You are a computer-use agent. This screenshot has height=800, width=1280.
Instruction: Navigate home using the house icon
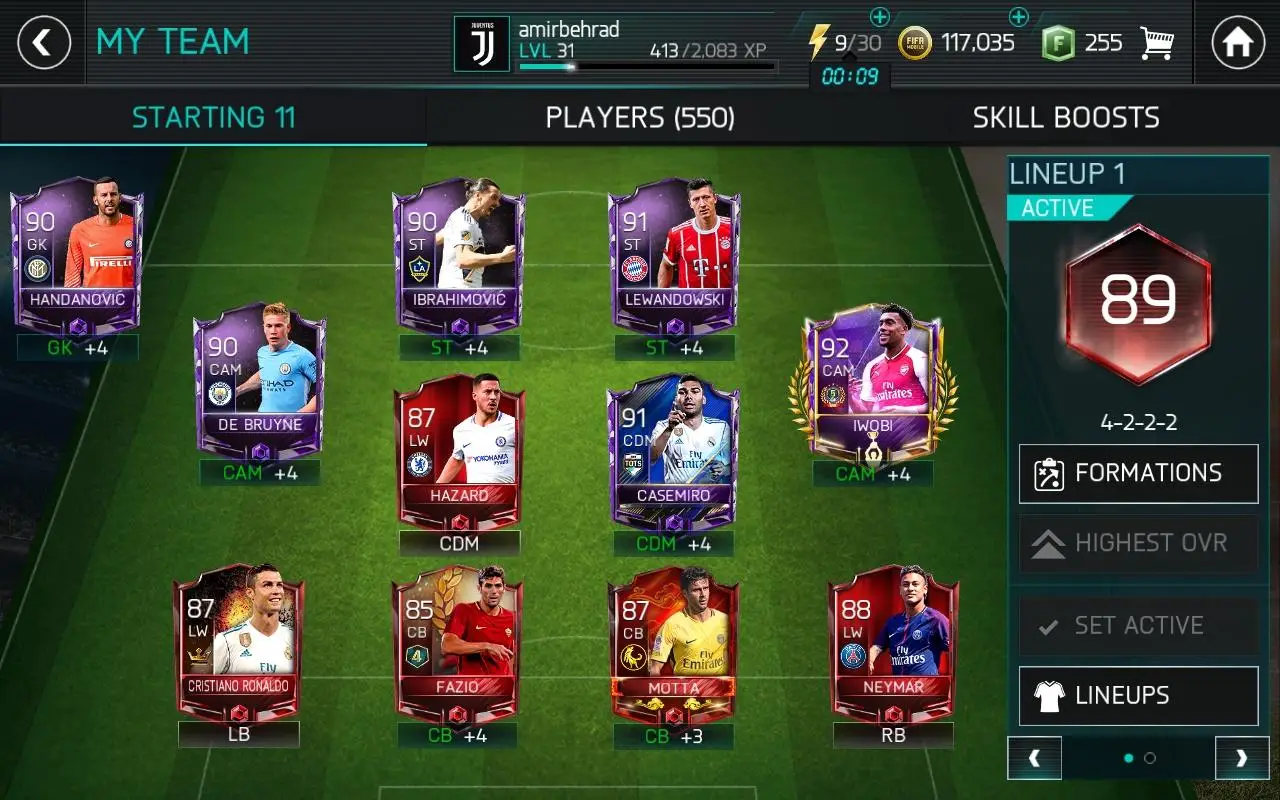1240,41
